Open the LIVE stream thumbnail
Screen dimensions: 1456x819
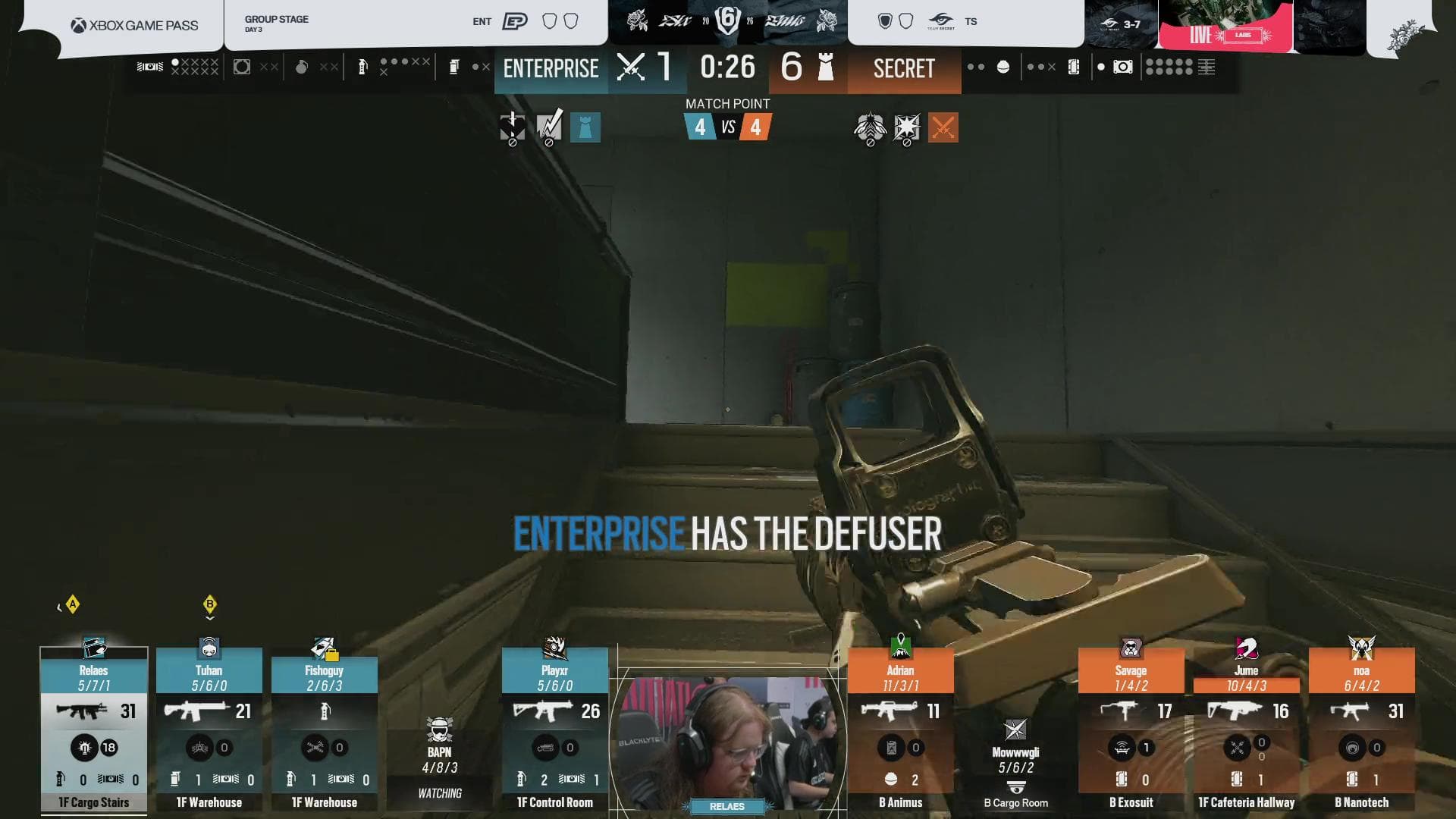pos(1225,26)
